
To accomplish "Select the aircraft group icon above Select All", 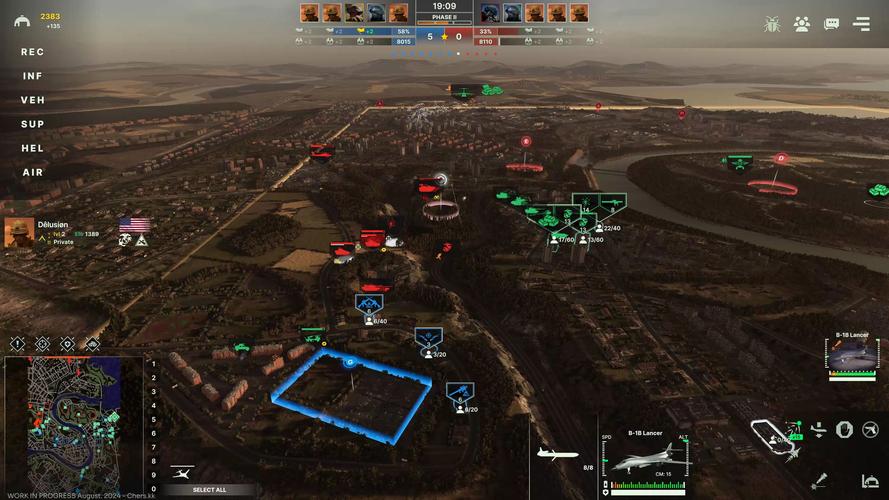I will tap(182, 471).
